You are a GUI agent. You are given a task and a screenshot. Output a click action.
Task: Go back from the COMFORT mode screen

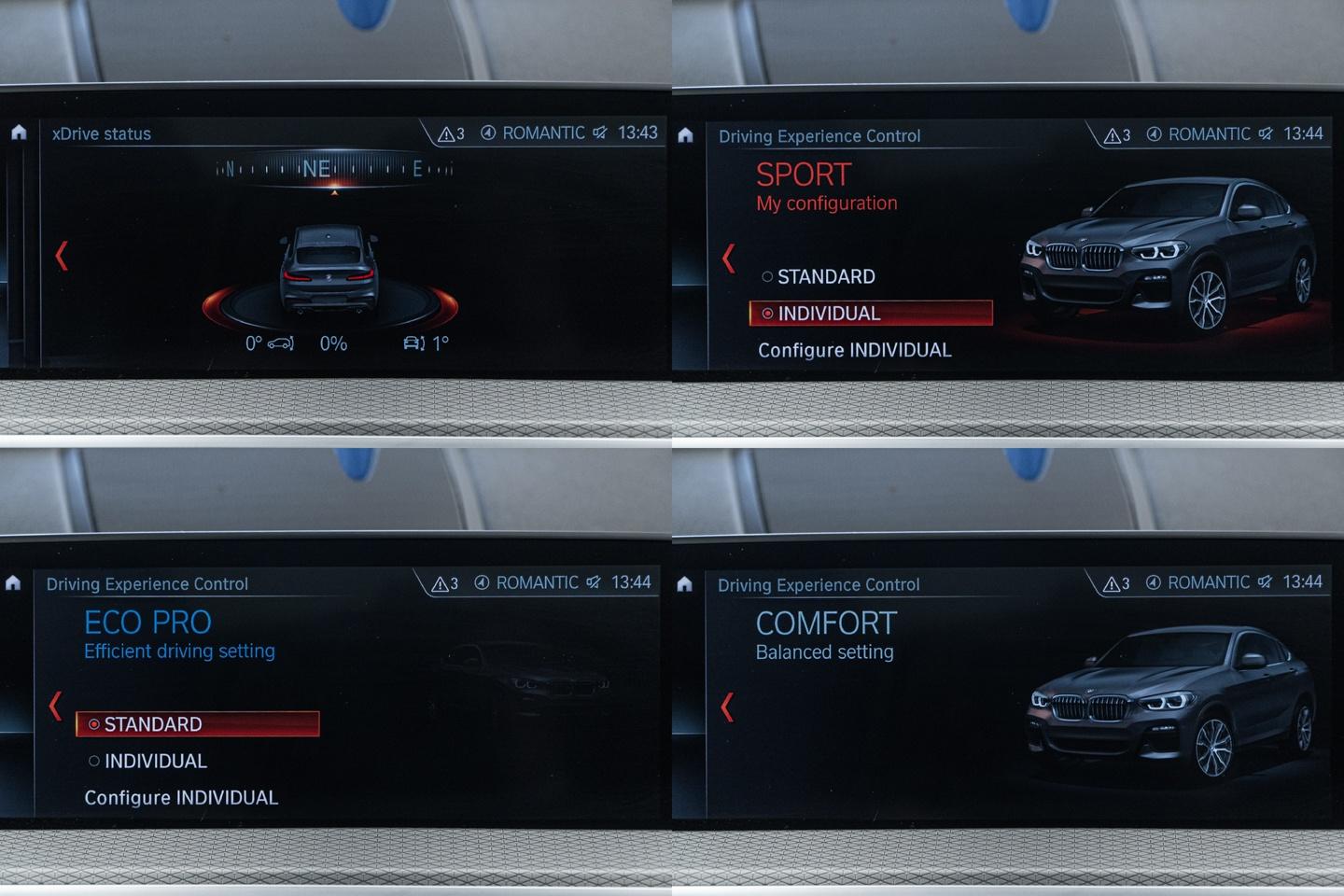click(x=728, y=707)
